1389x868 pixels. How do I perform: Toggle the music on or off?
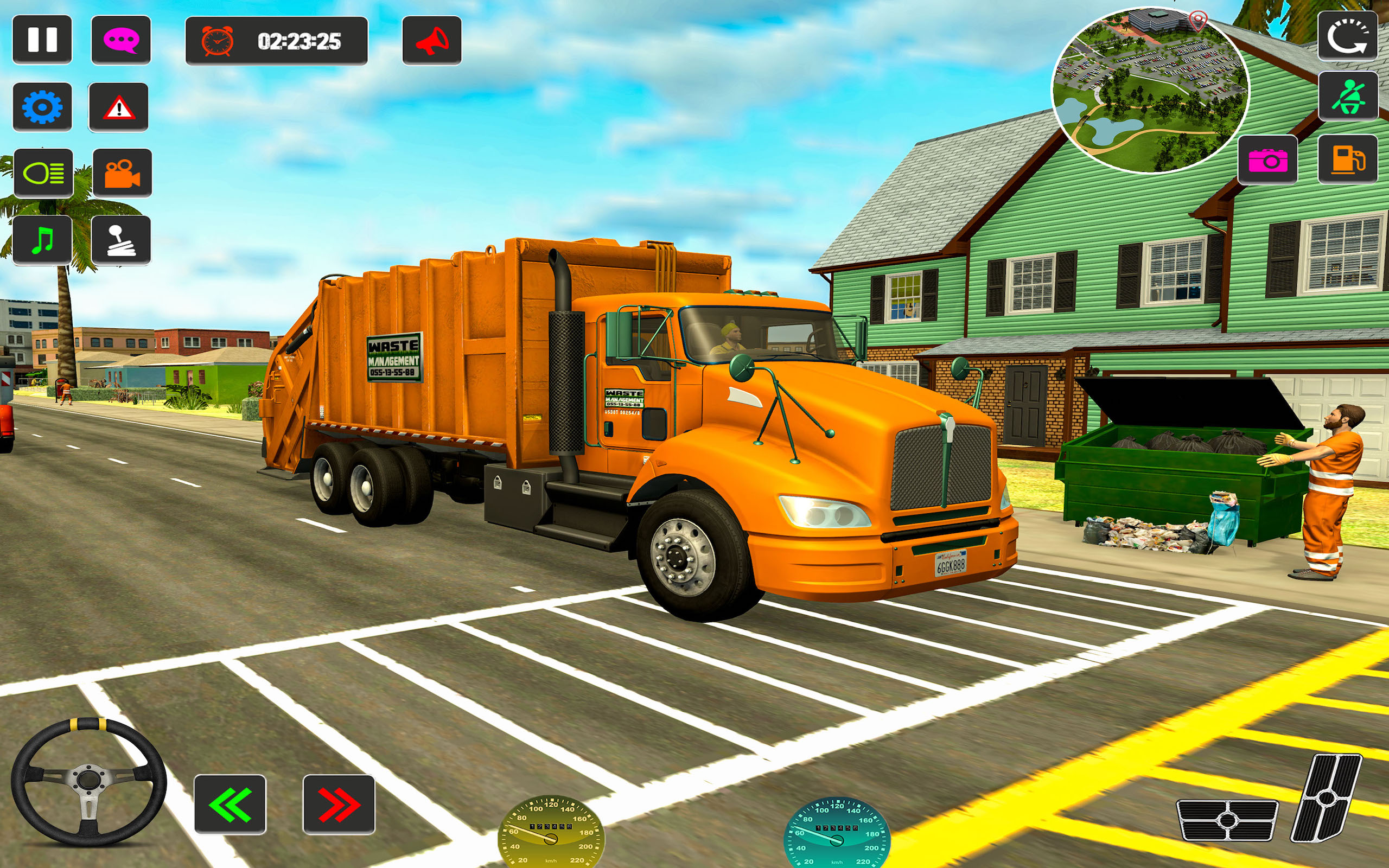pos(43,241)
